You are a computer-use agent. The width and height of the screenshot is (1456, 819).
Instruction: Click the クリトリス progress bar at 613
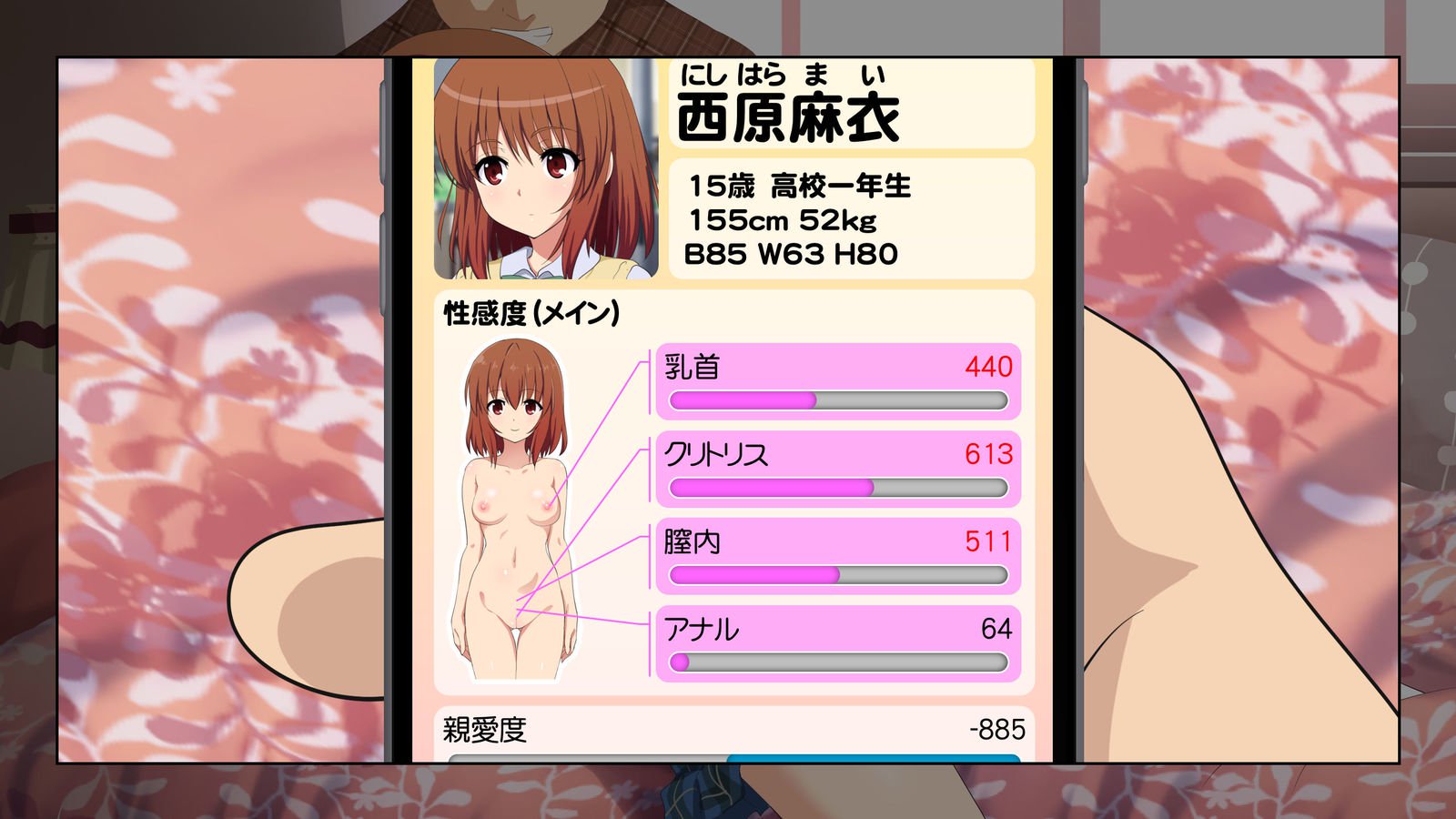tap(835, 488)
